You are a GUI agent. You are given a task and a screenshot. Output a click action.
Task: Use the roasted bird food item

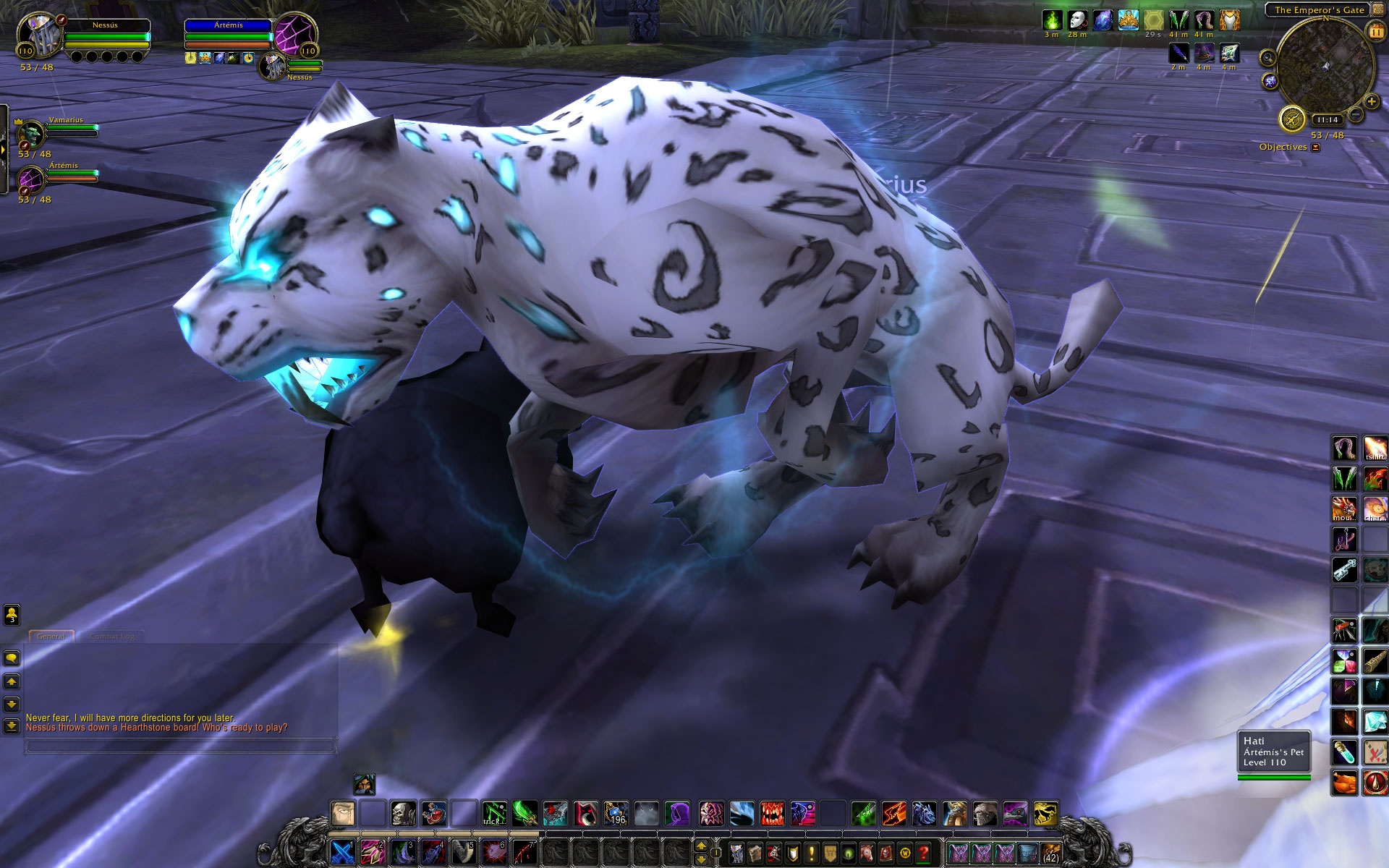[x=1344, y=783]
